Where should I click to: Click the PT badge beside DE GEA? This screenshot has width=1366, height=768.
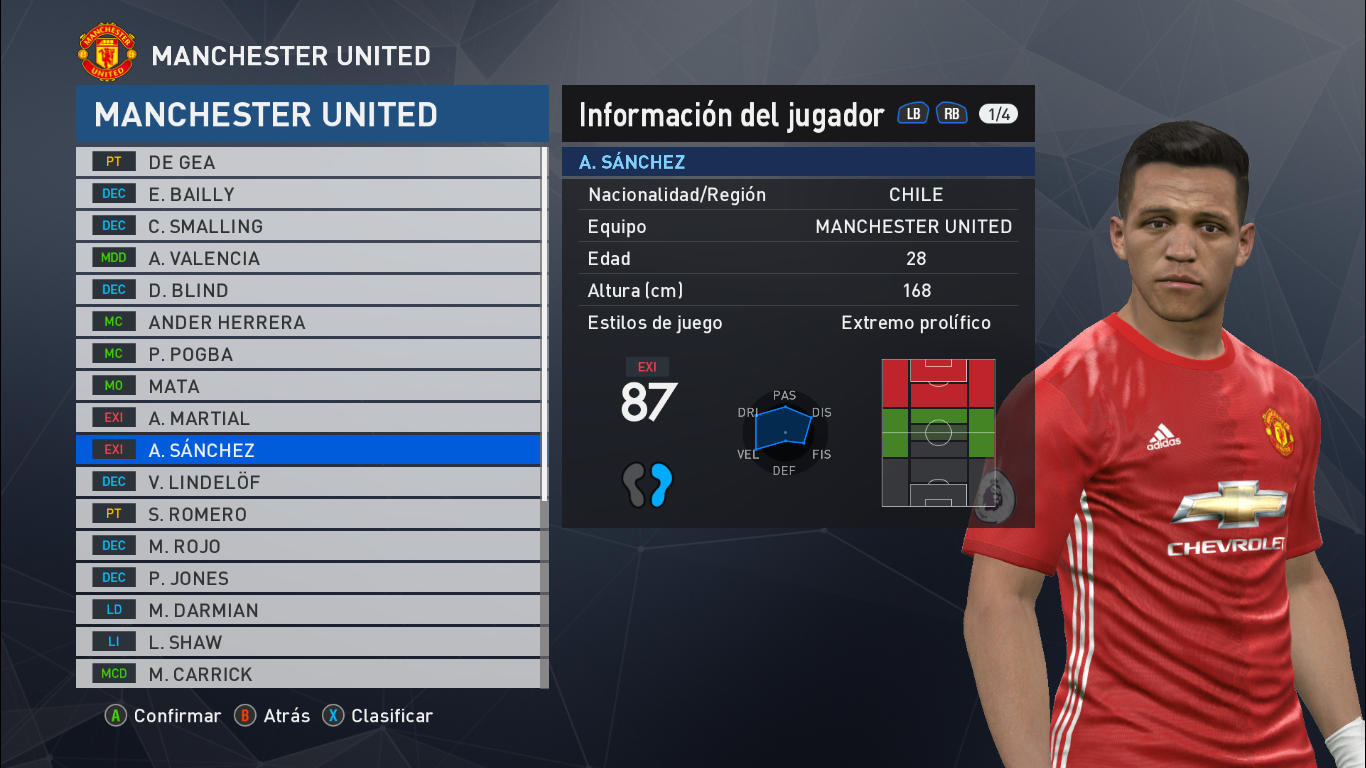[112, 161]
